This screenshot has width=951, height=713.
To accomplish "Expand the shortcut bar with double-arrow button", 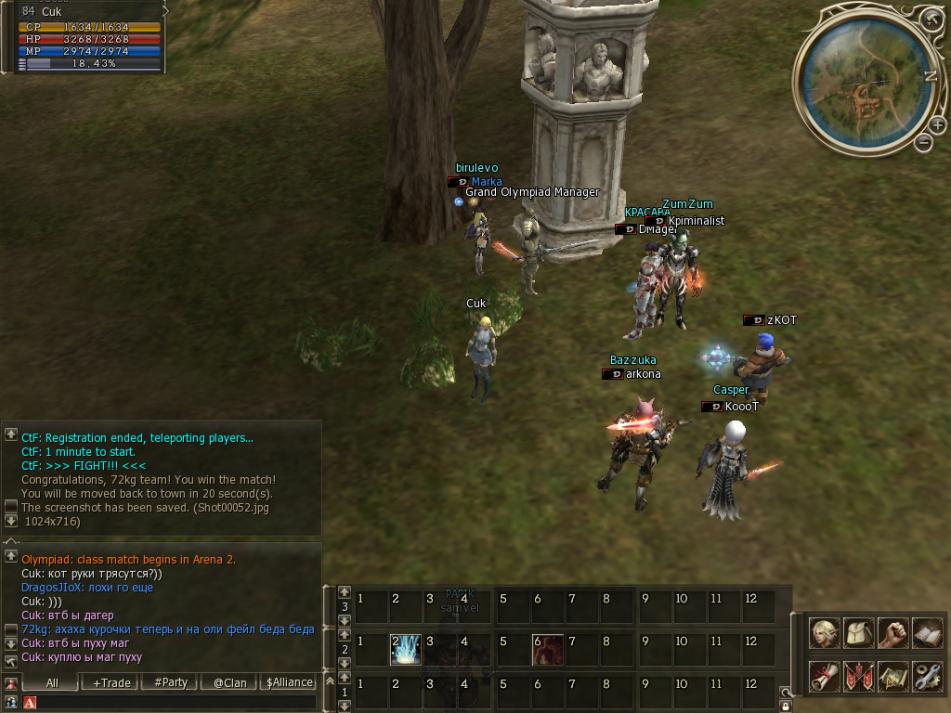I will (329, 681).
